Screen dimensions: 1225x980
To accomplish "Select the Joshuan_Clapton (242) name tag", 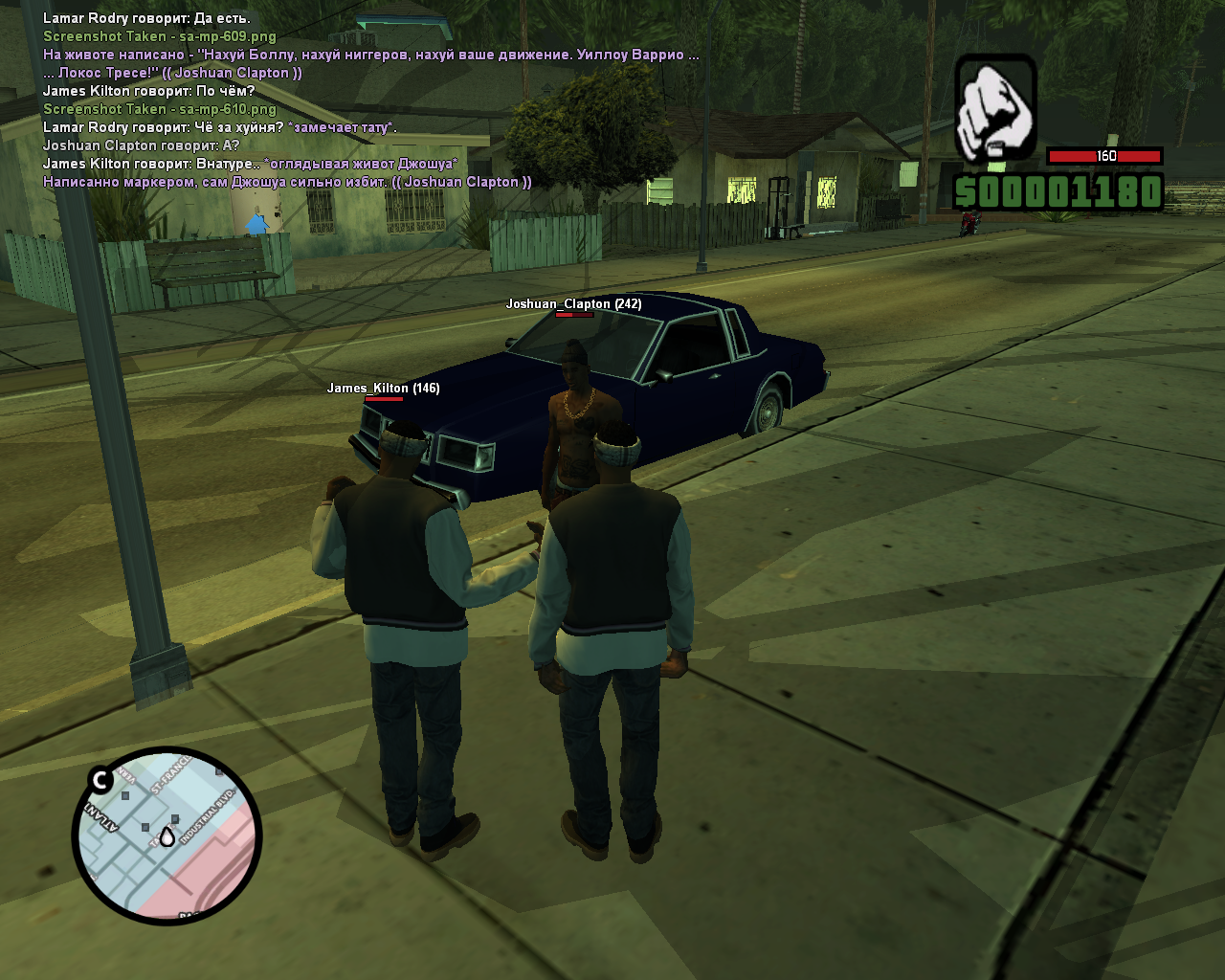I will (573, 304).
